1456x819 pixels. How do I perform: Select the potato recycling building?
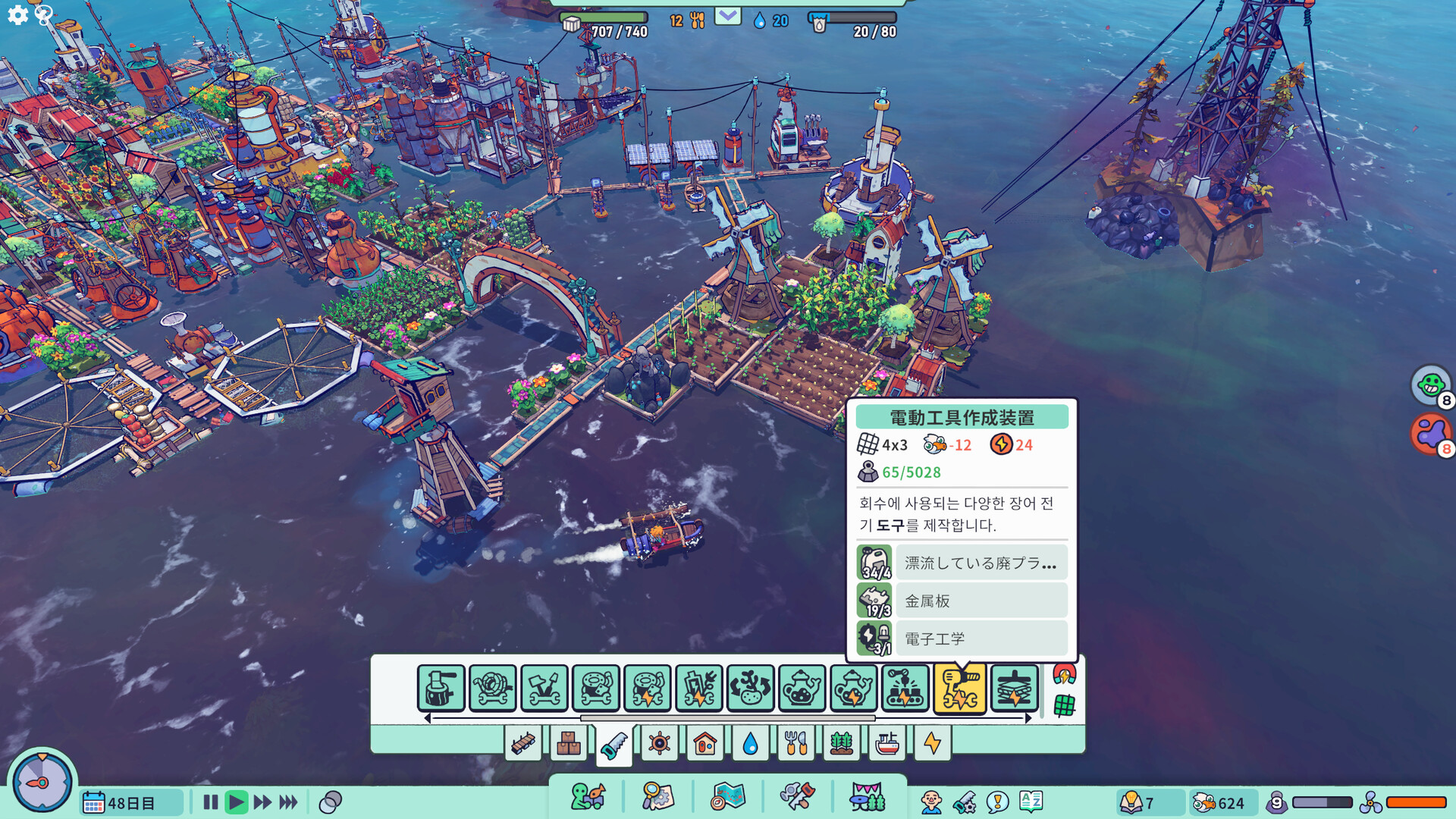click(750, 689)
